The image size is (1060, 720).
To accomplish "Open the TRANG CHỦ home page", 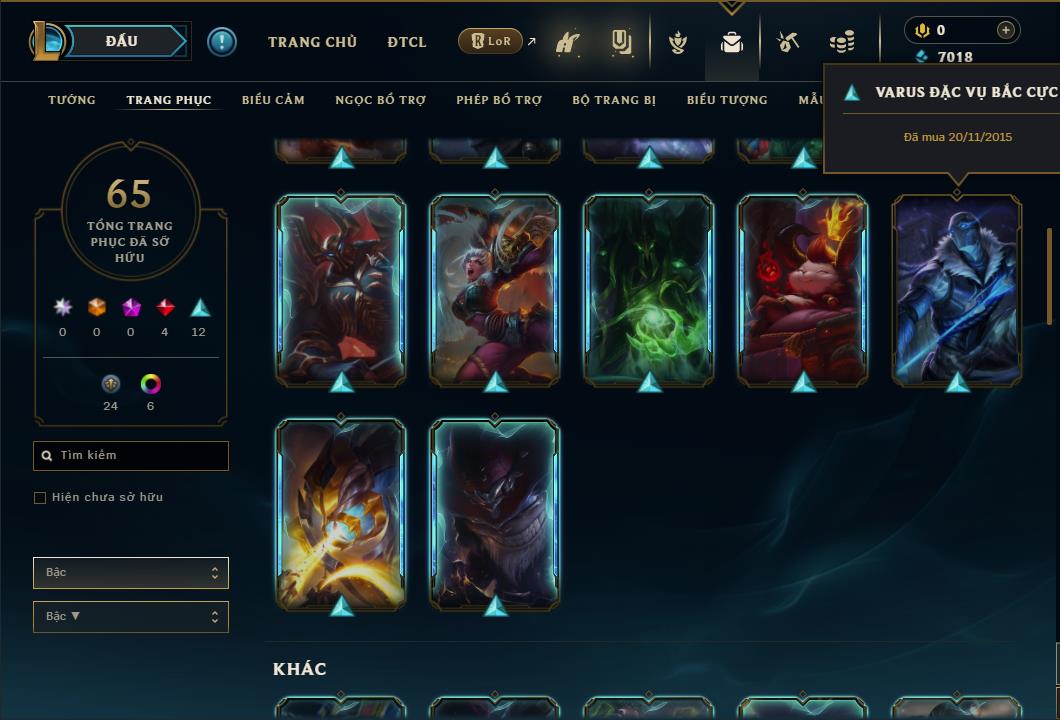I will click(x=312, y=42).
